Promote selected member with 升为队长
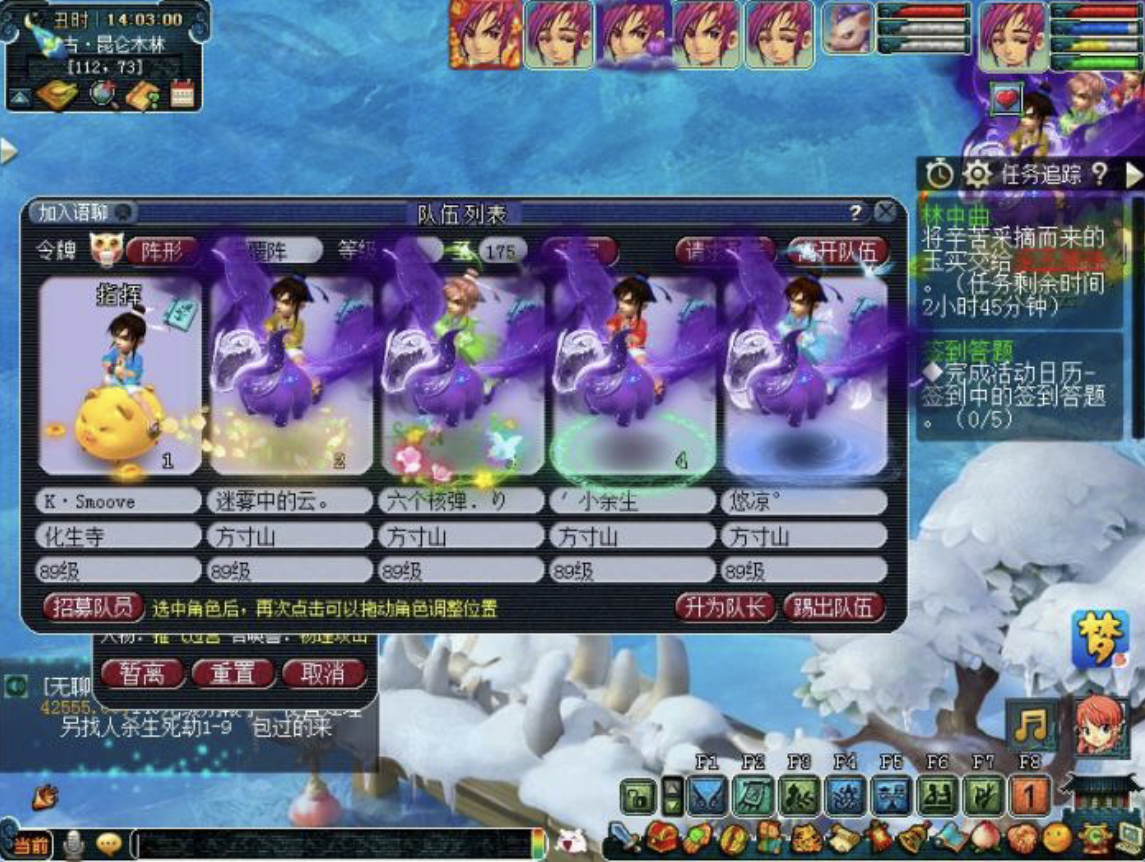The width and height of the screenshot is (1145, 862). (724, 607)
